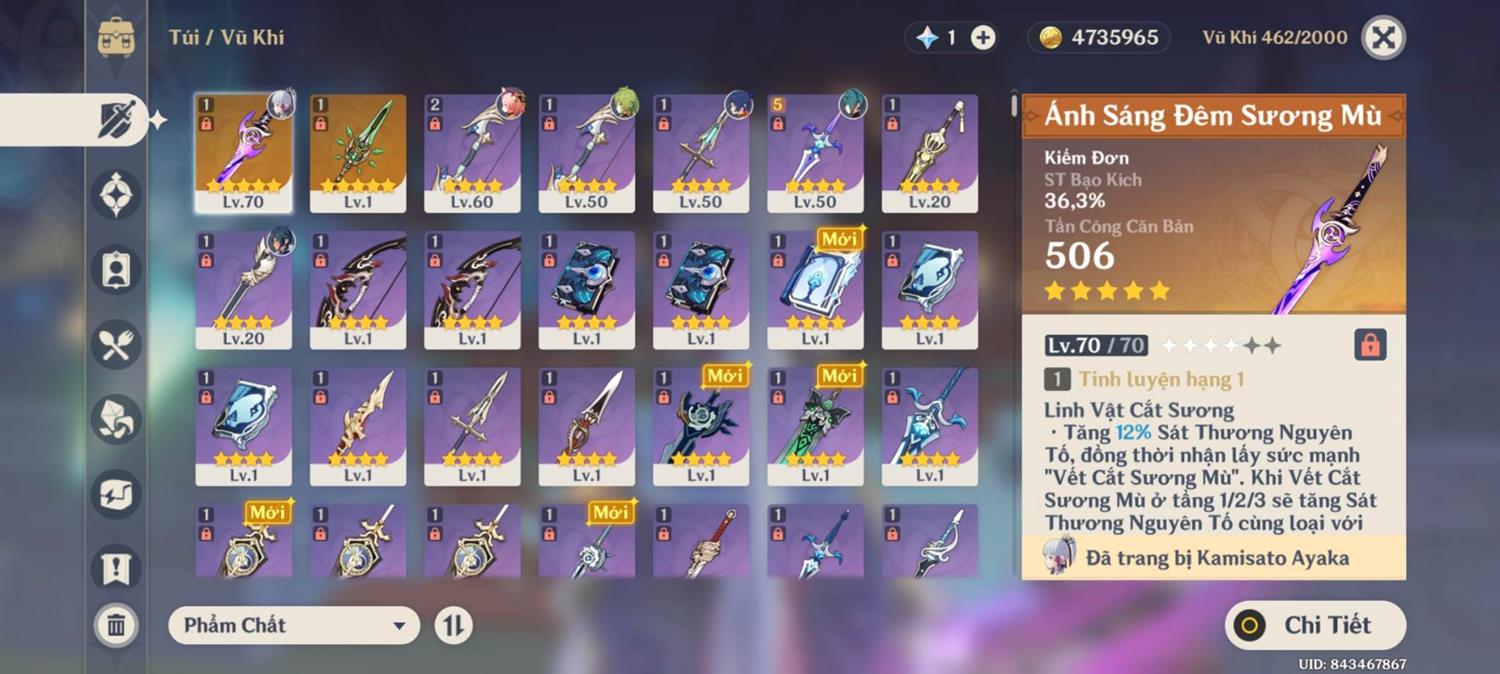
Task: Select the Lv.60 four-star polearm slot
Action: (x=472, y=153)
